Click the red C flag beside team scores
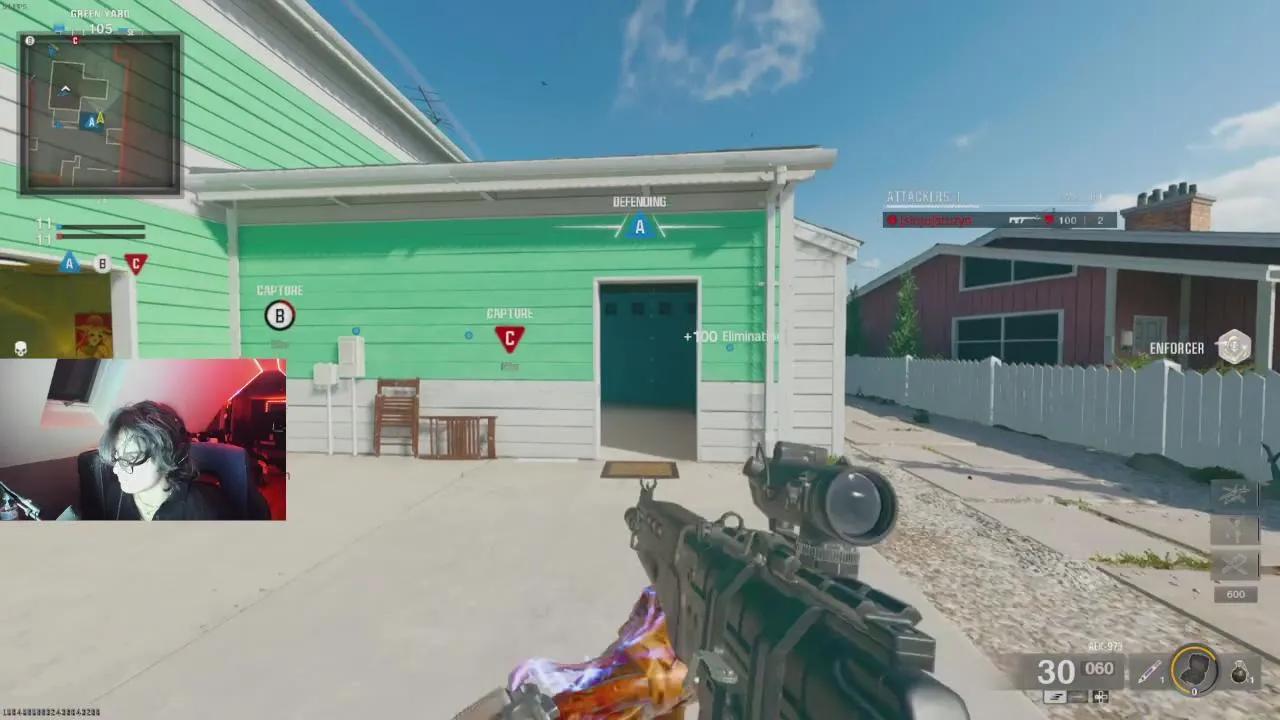This screenshot has width=1280, height=720. (x=135, y=261)
